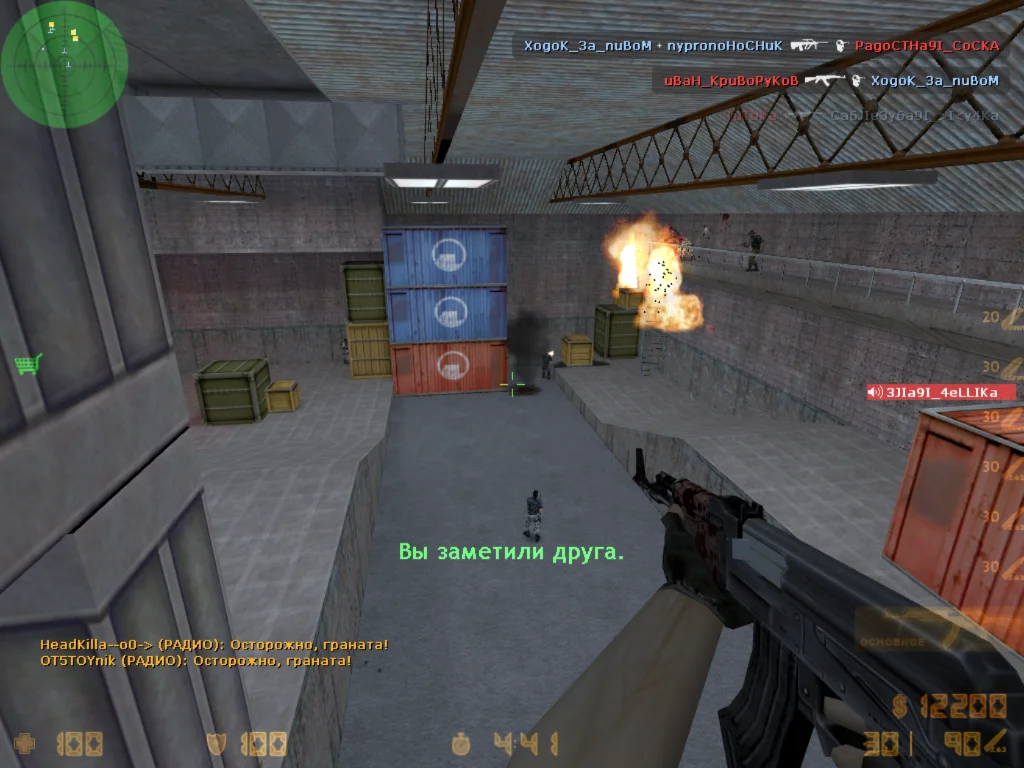
Task: Select the green shopping cart buy-zone icon
Action: (x=28, y=364)
